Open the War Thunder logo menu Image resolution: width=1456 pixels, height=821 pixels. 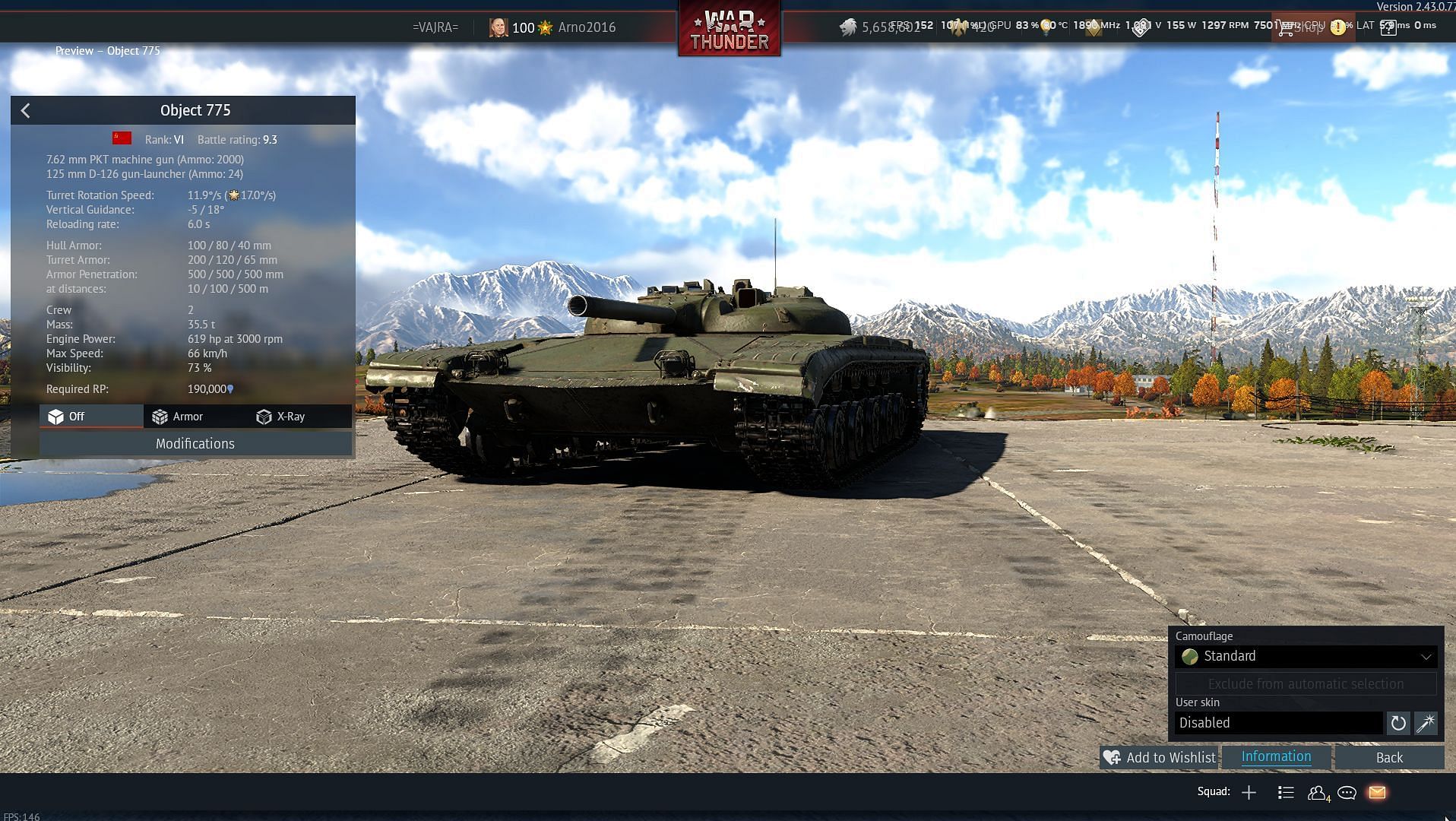730,29
